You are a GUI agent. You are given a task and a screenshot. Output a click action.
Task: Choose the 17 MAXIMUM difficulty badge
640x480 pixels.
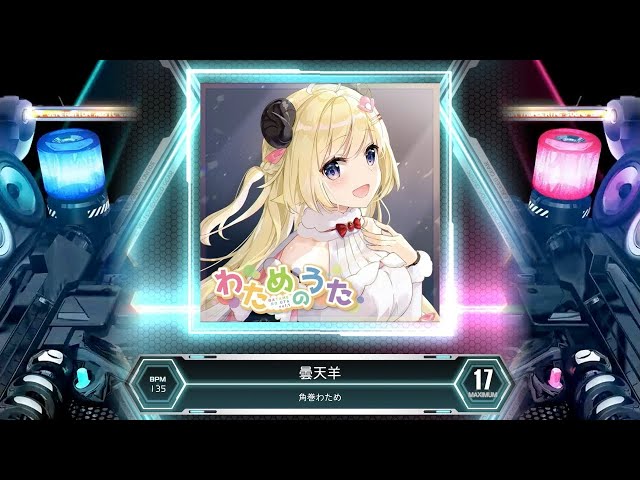(482, 383)
